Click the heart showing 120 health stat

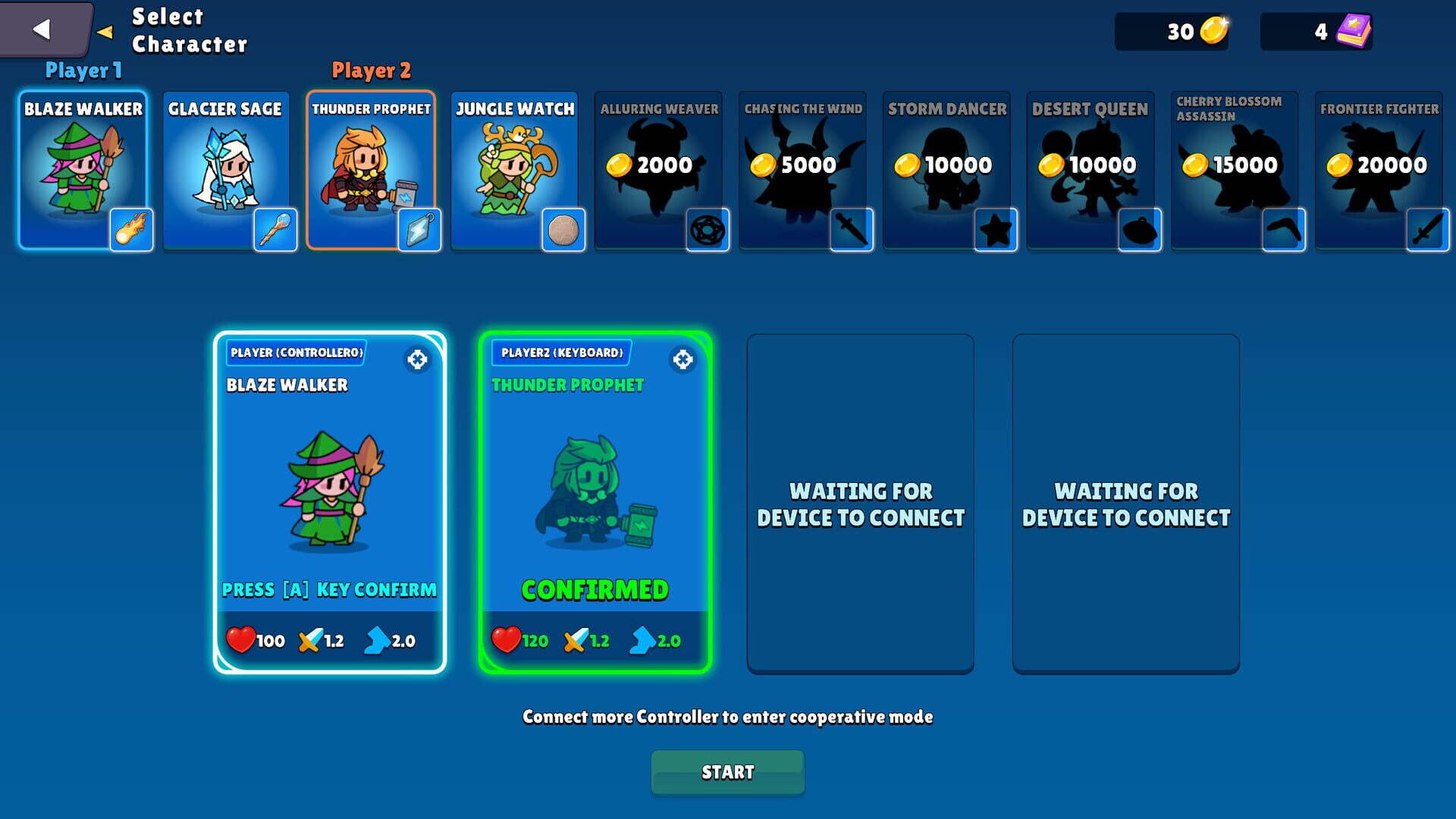pyautogui.click(x=507, y=640)
